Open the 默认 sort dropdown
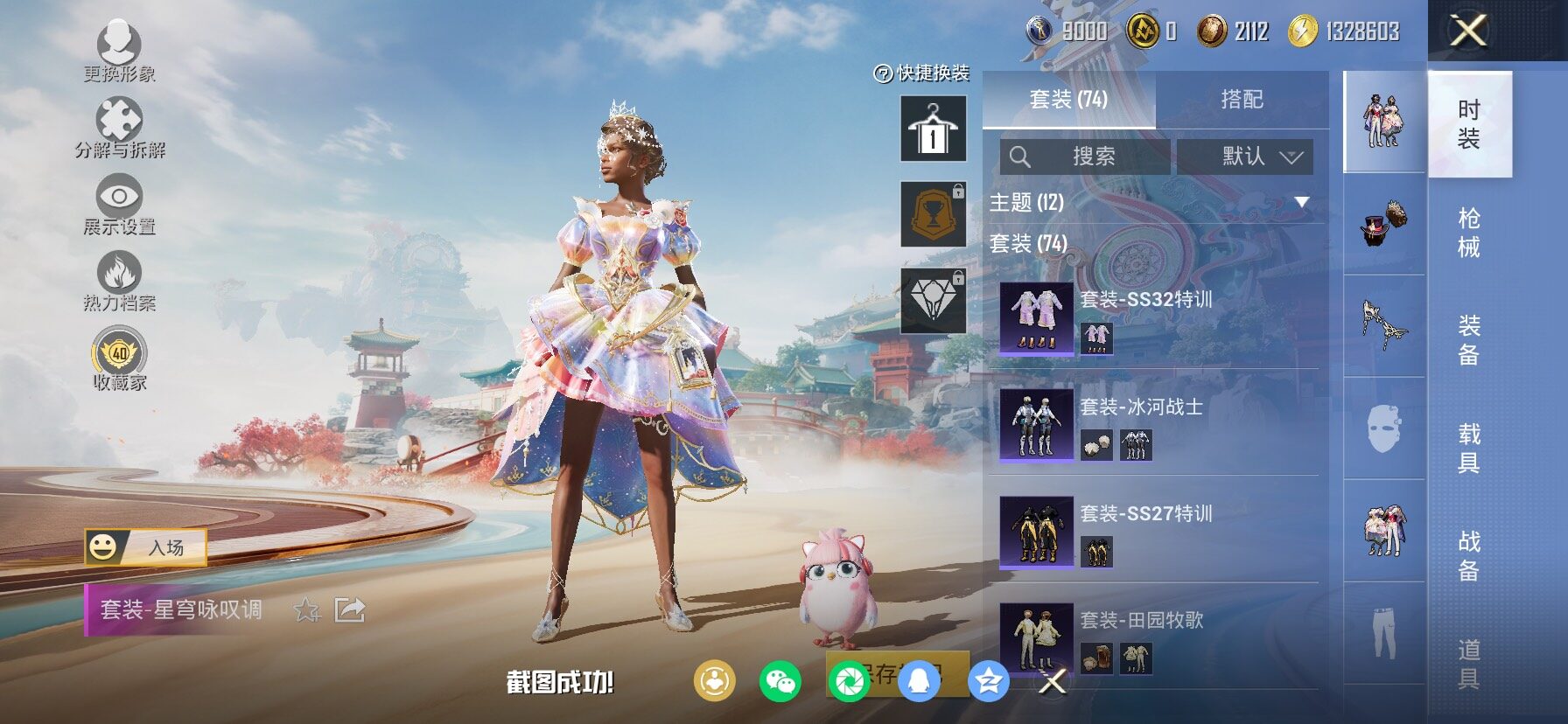The width and height of the screenshot is (1568, 724). 1244,157
